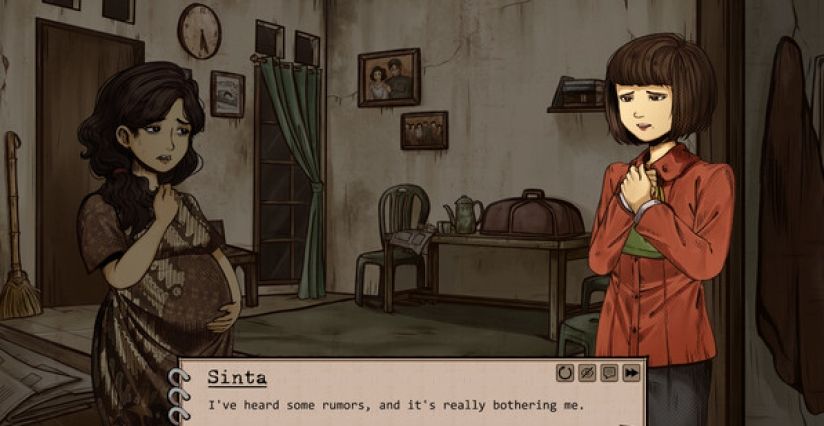The height and width of the screenshot is (426, 824).
Task: Toggle auto-play with the circular arrow icon
Action: click(566, 373)
